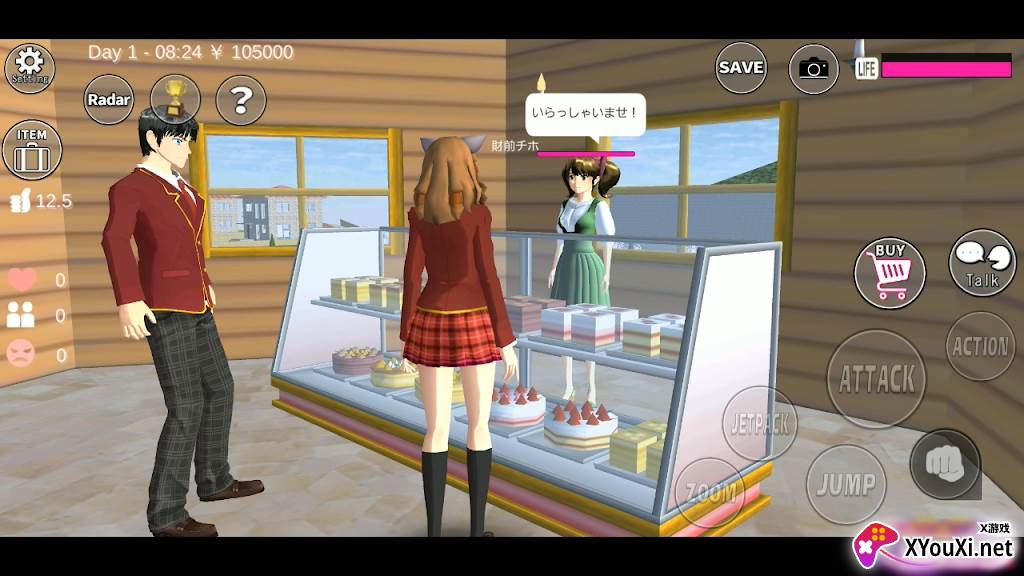Open the Setting gear menu
This screenshot has height=576, width=1024.
30,67
